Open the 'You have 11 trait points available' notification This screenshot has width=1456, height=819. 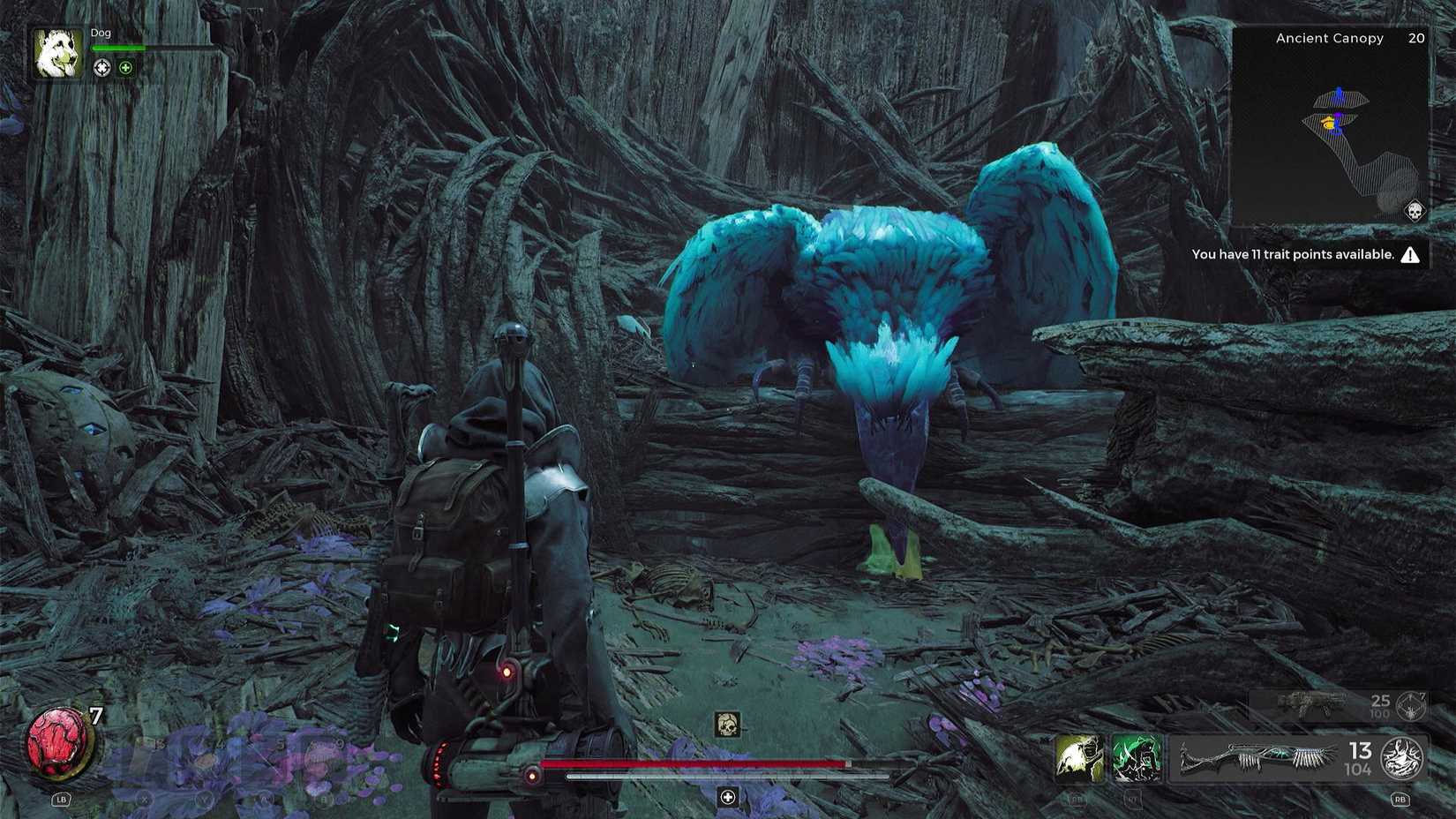(1293, 254)
